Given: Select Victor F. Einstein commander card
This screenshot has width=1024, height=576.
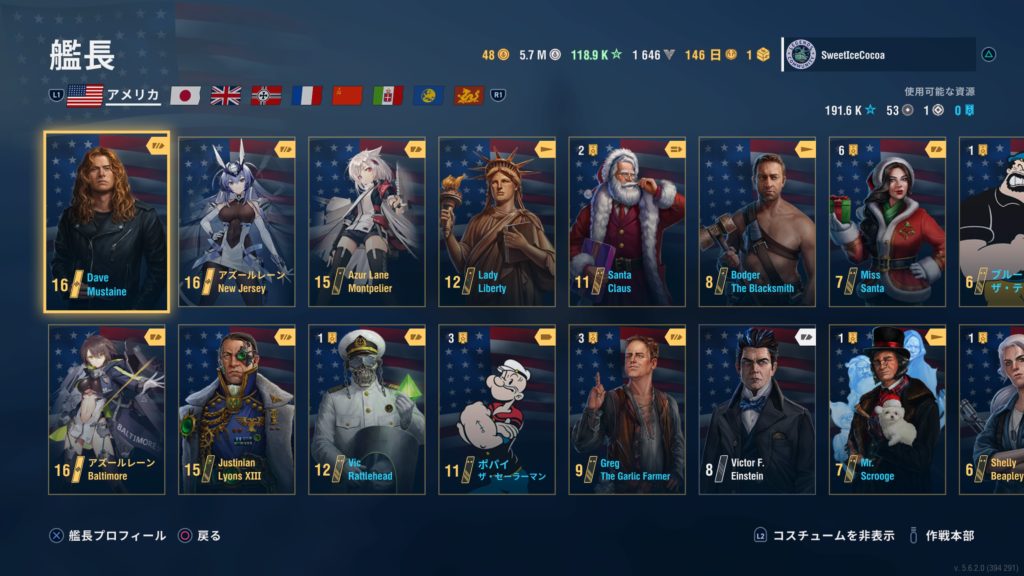Looking at the screenshot, I should [757, 410].
